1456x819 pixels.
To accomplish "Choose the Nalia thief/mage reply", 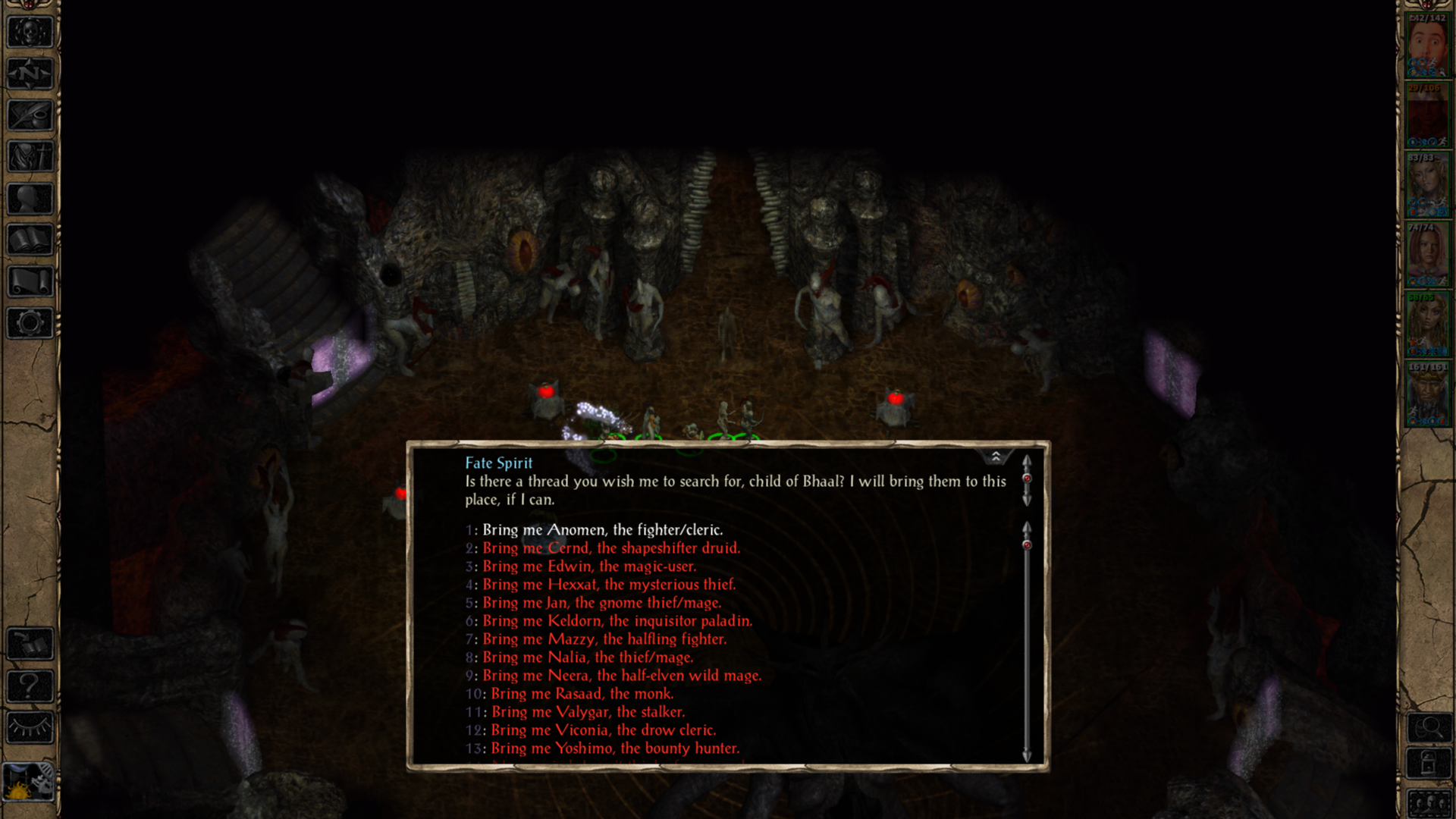I will pos(588,657).
